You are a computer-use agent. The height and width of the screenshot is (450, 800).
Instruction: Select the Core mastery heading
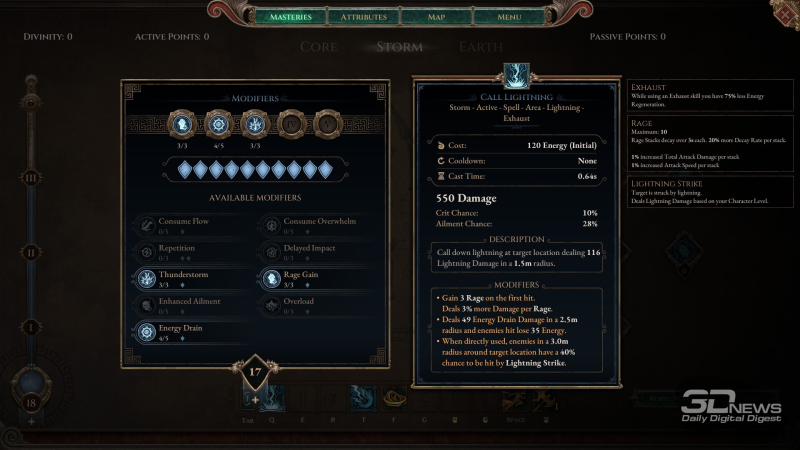coord(319,46)
